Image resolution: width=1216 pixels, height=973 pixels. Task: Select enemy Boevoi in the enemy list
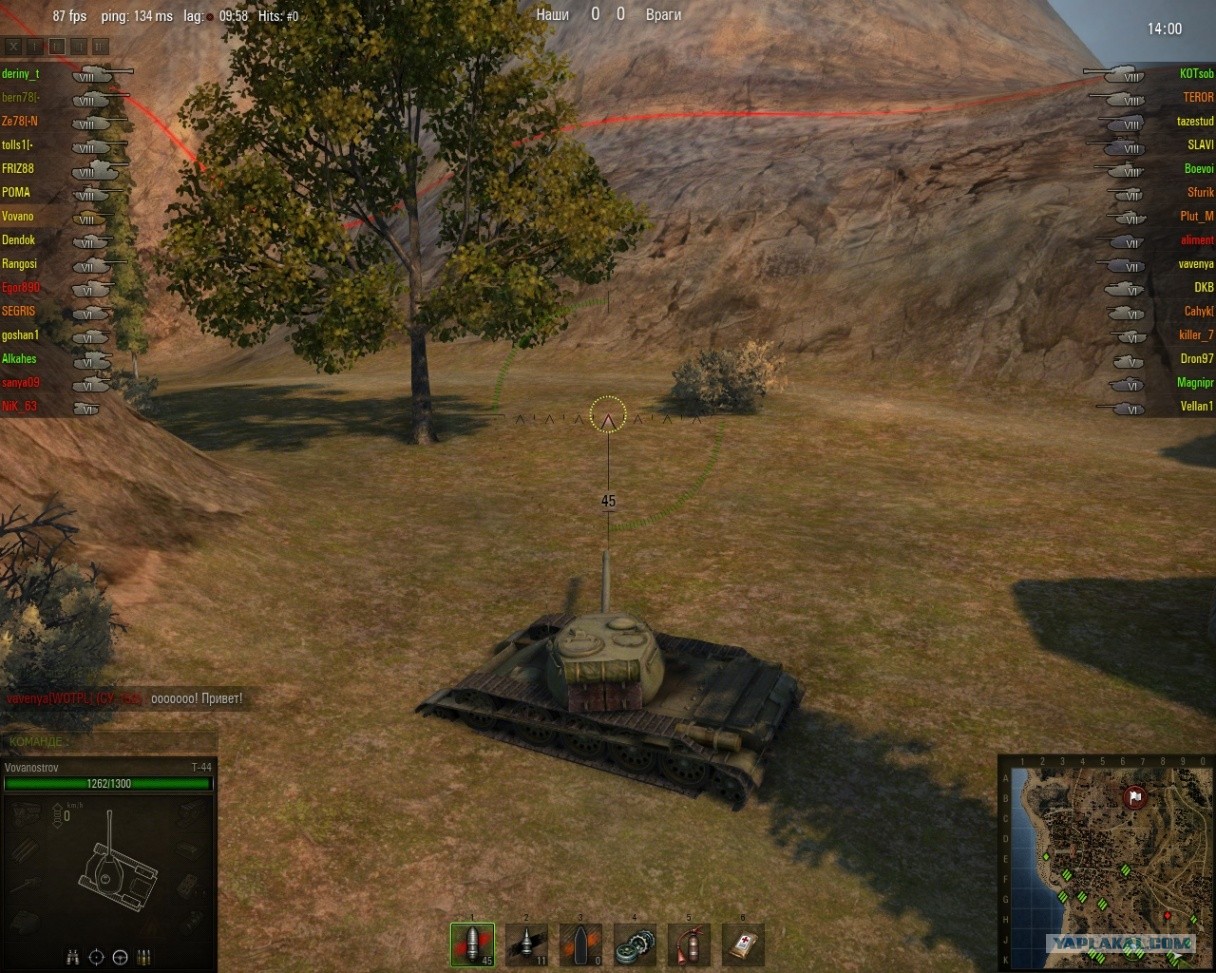[1199, 169]
